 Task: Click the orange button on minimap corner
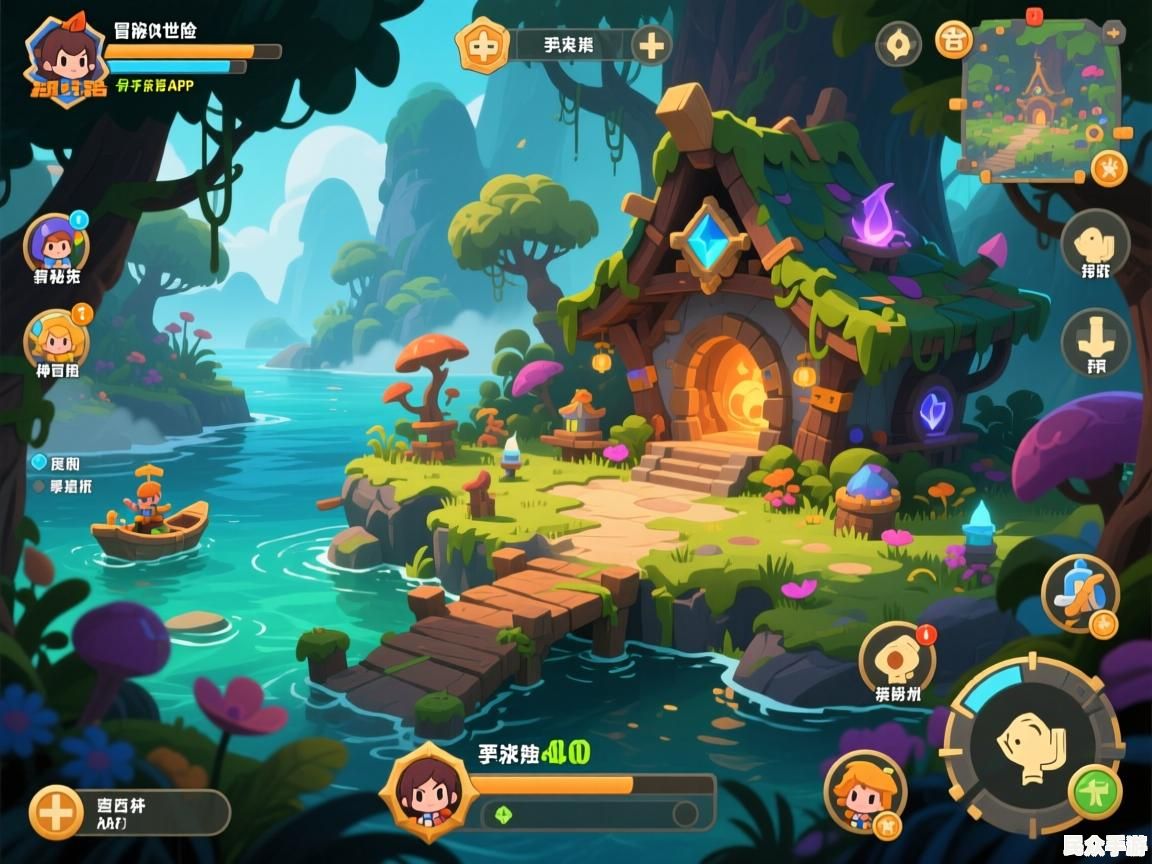[1109, 167]
